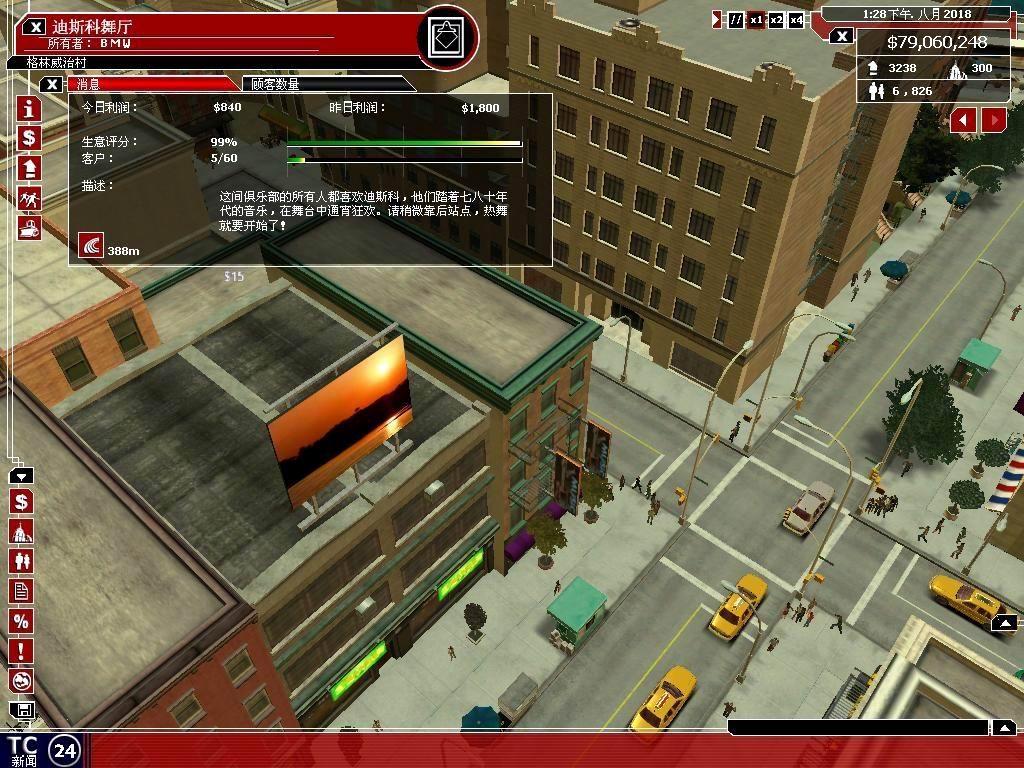This screenshot has width=1024, height=768.
Task: Set game speed to x4
Action: [x=796, y=20]
